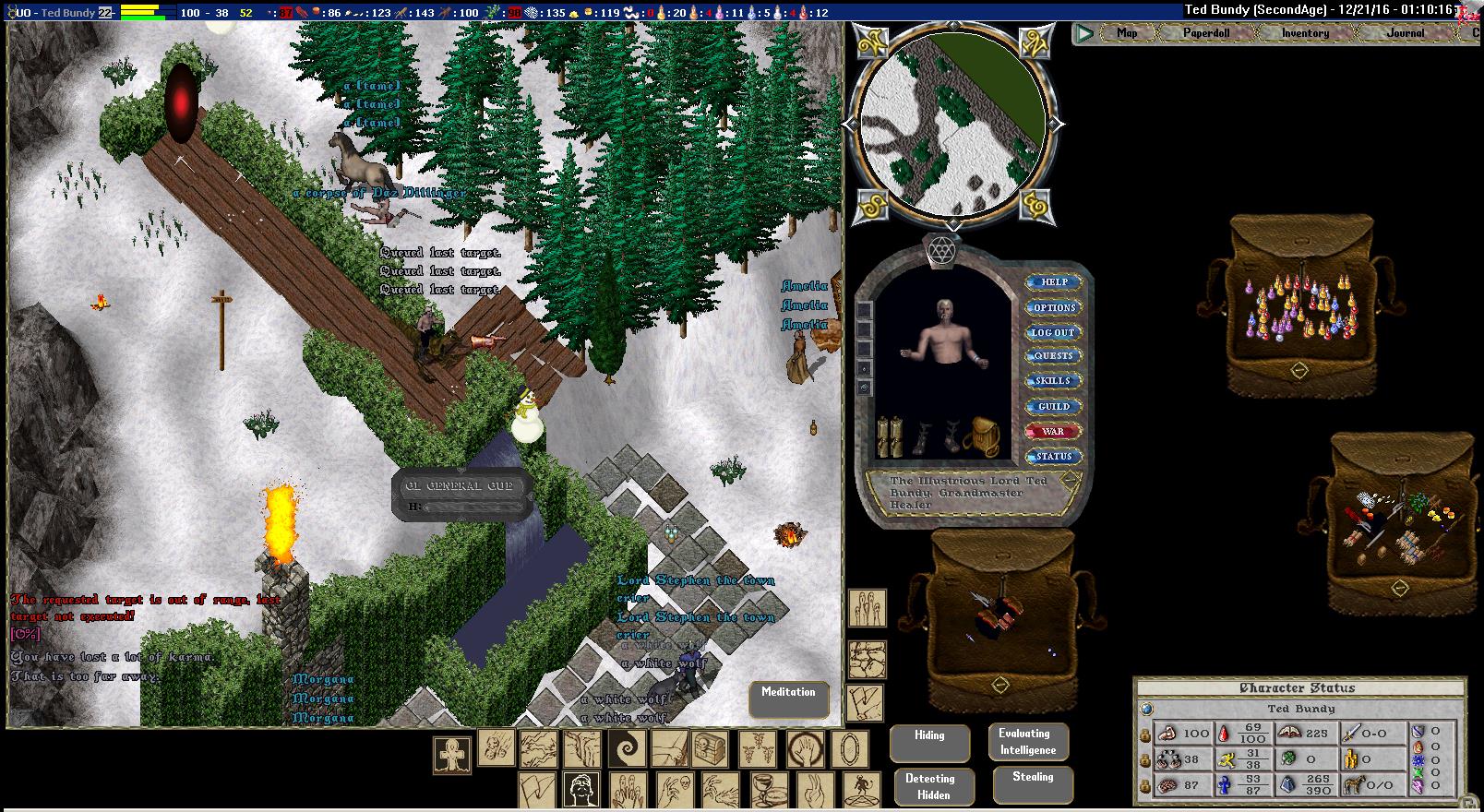Open the Guild window
Screen dimensions: 1484x812
pos(1053,406)
